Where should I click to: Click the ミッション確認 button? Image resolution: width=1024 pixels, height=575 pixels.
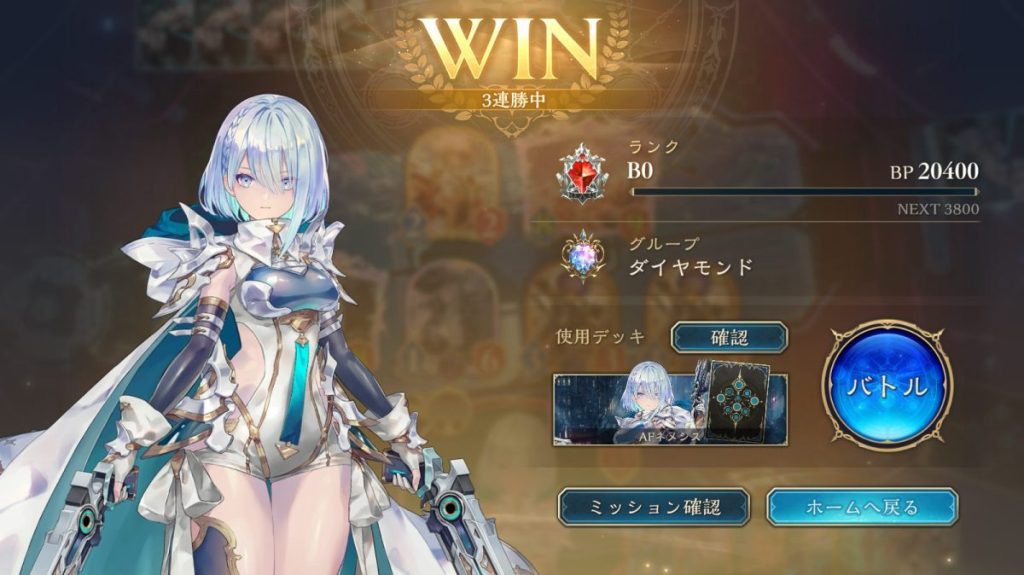[x=653, y=507]
